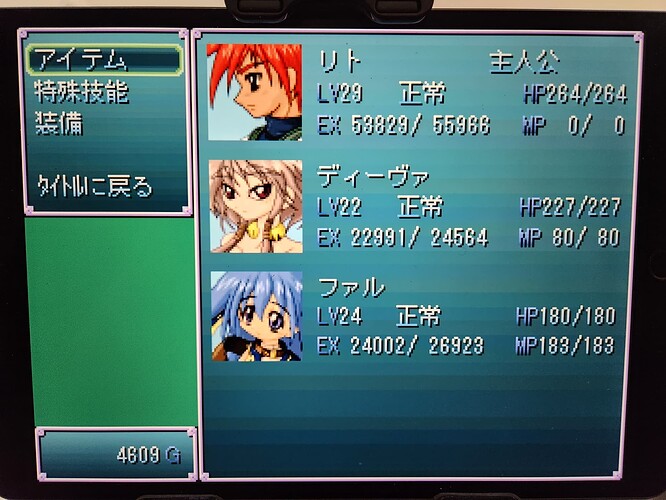This screenshot has width=666, height=500.
Task: Open the 装備 (Equipment) menu
Action: point(60,124)
